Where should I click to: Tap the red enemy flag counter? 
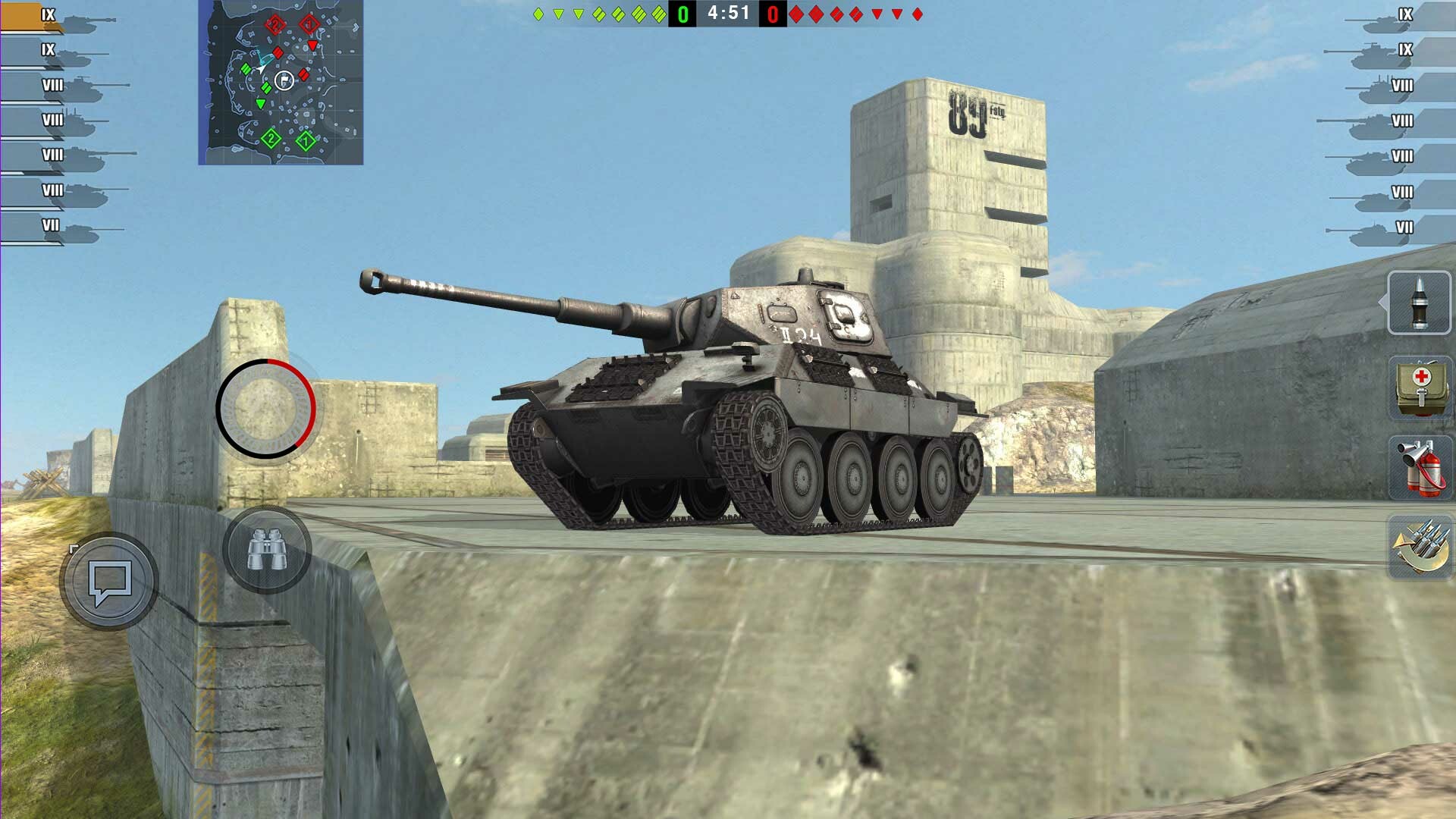(x=774, y=12)
